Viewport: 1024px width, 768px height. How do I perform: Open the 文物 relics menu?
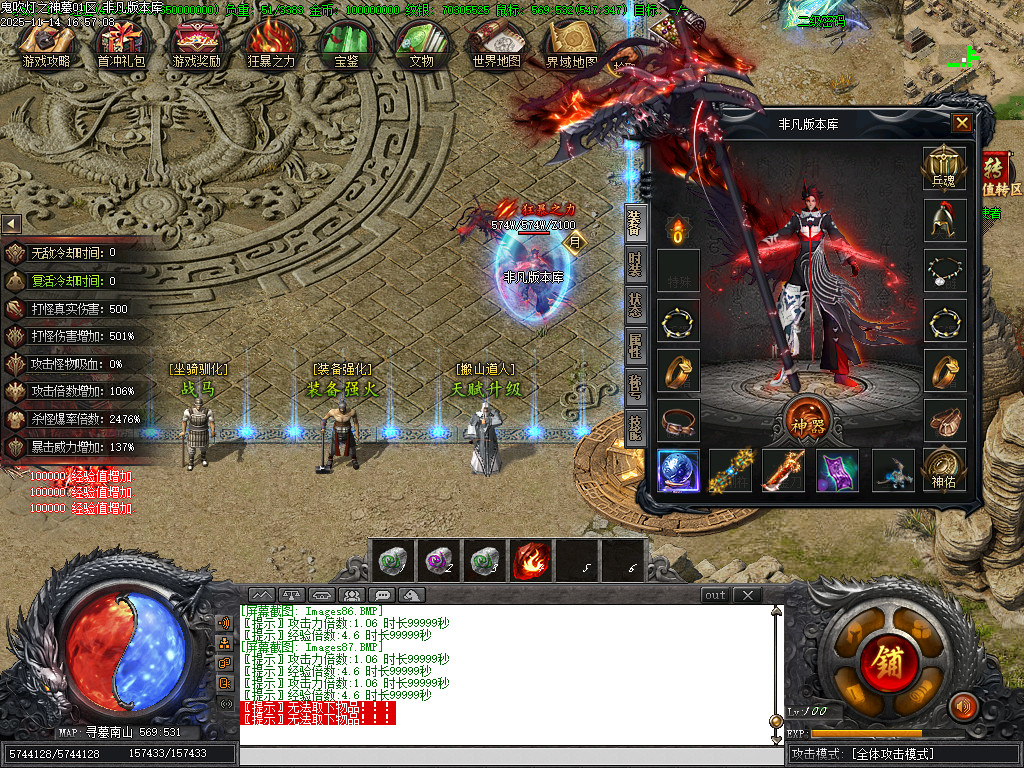[421, 45]
